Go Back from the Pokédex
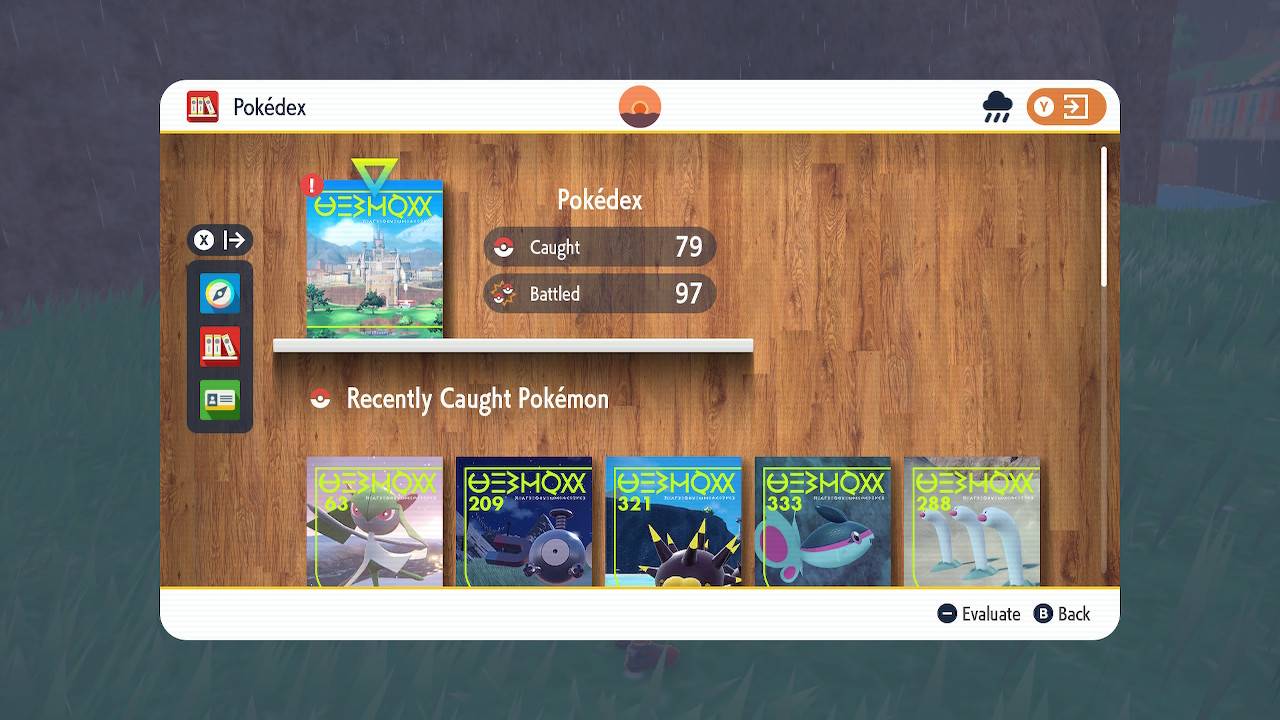This screenshot has height=720, width=1280. pyautogui.click(x=1062, y=614)
